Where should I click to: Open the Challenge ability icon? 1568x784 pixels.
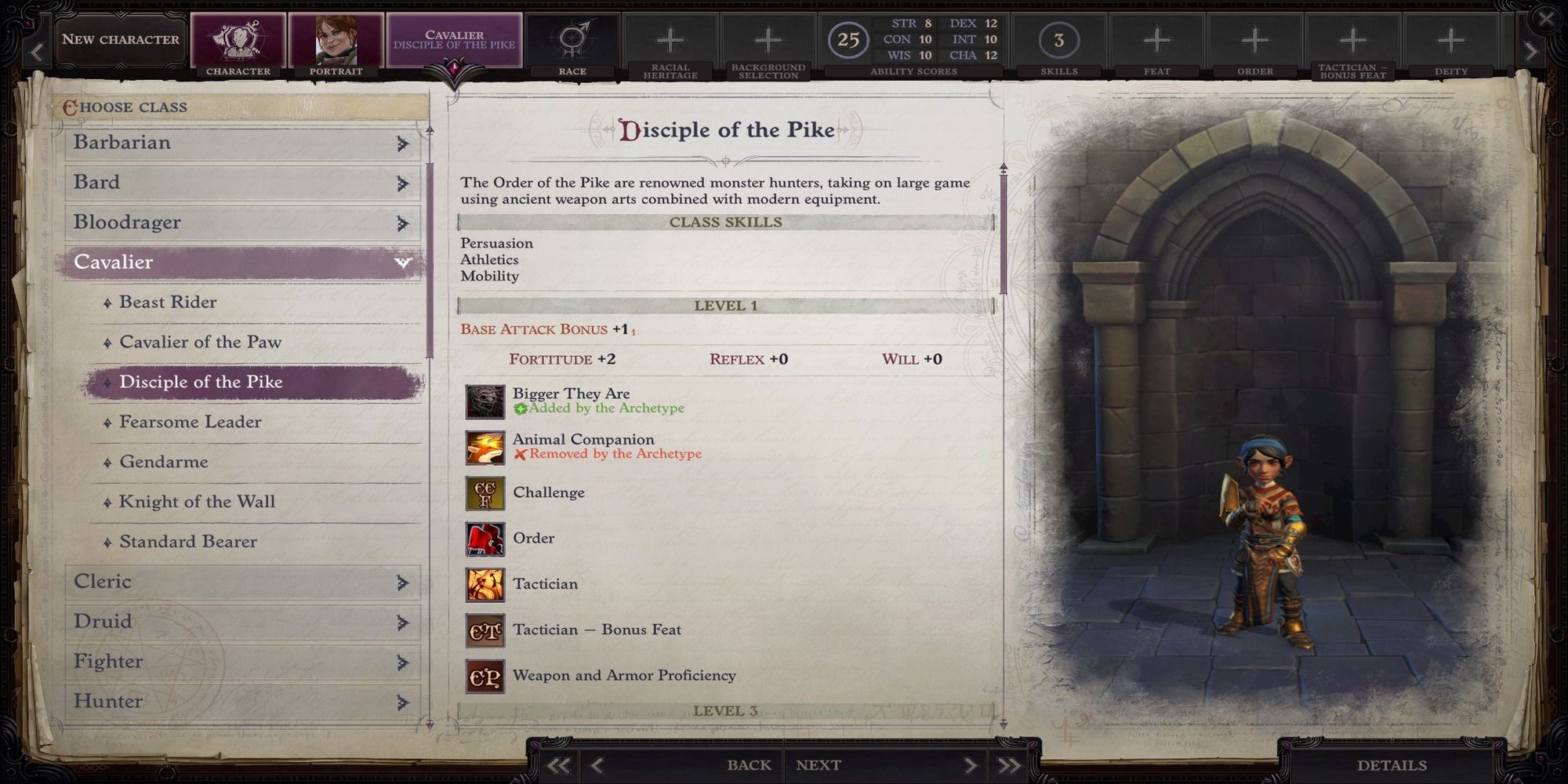485,492
